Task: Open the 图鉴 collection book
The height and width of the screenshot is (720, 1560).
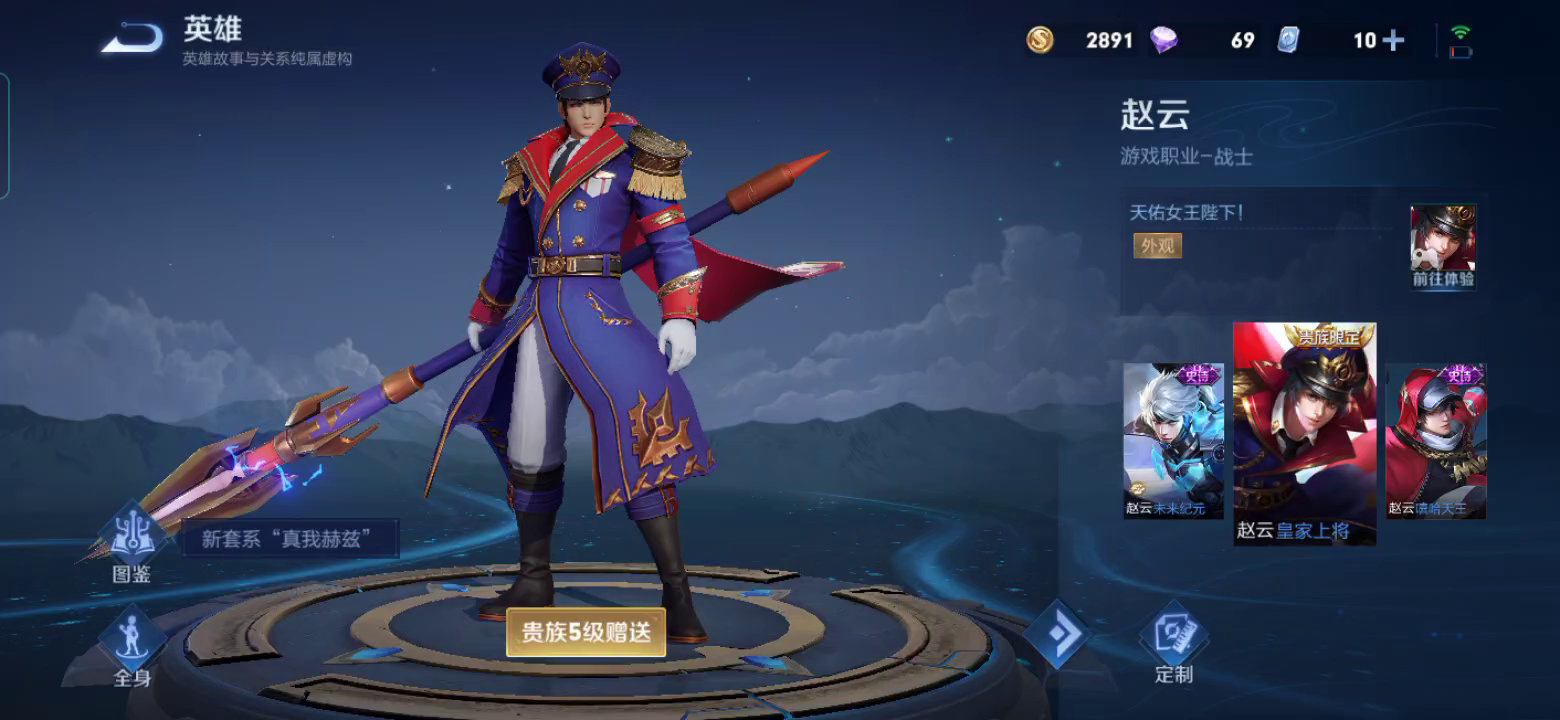Action: click(x=132, y=544)
